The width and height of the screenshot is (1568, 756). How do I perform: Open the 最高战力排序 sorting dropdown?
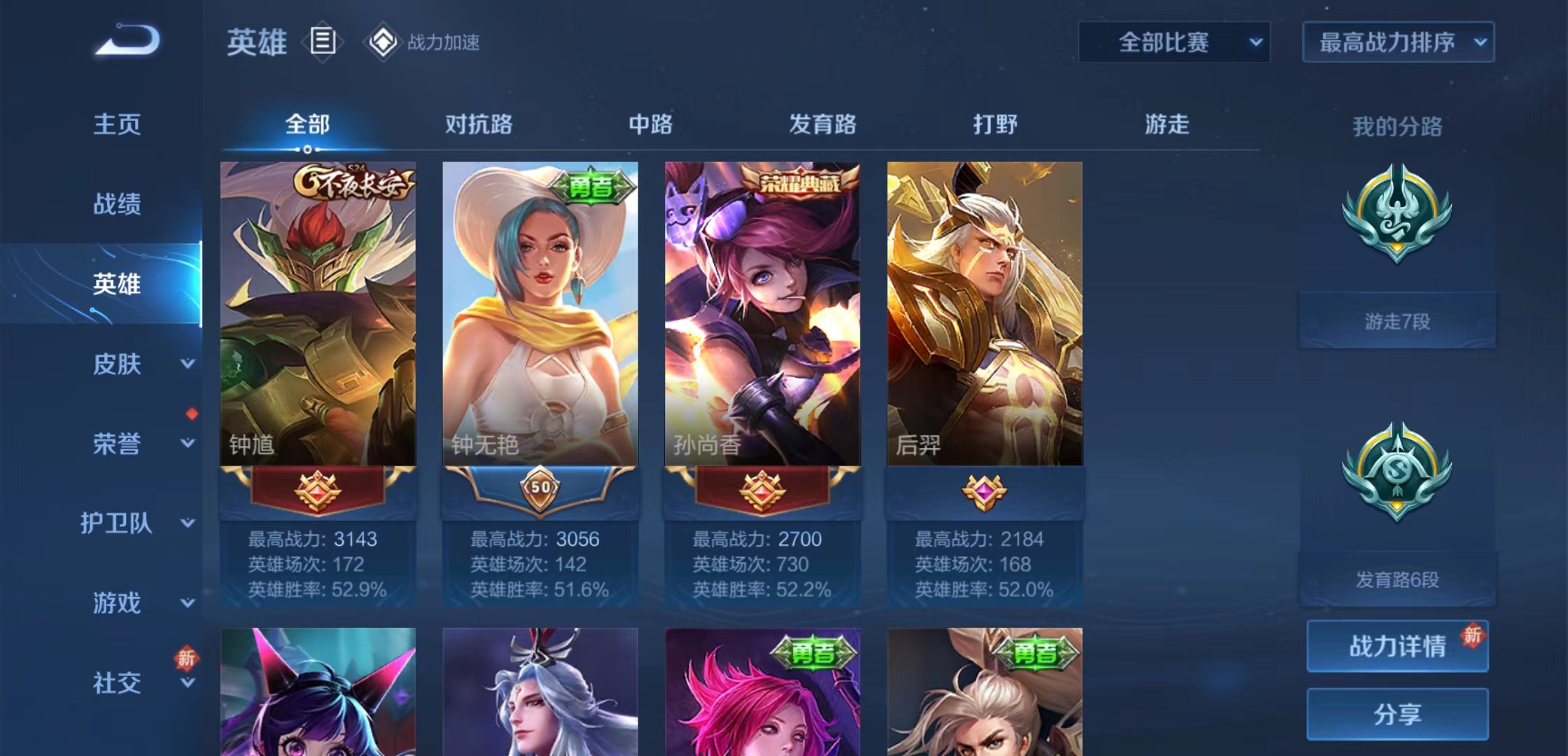coord(1397,42)
